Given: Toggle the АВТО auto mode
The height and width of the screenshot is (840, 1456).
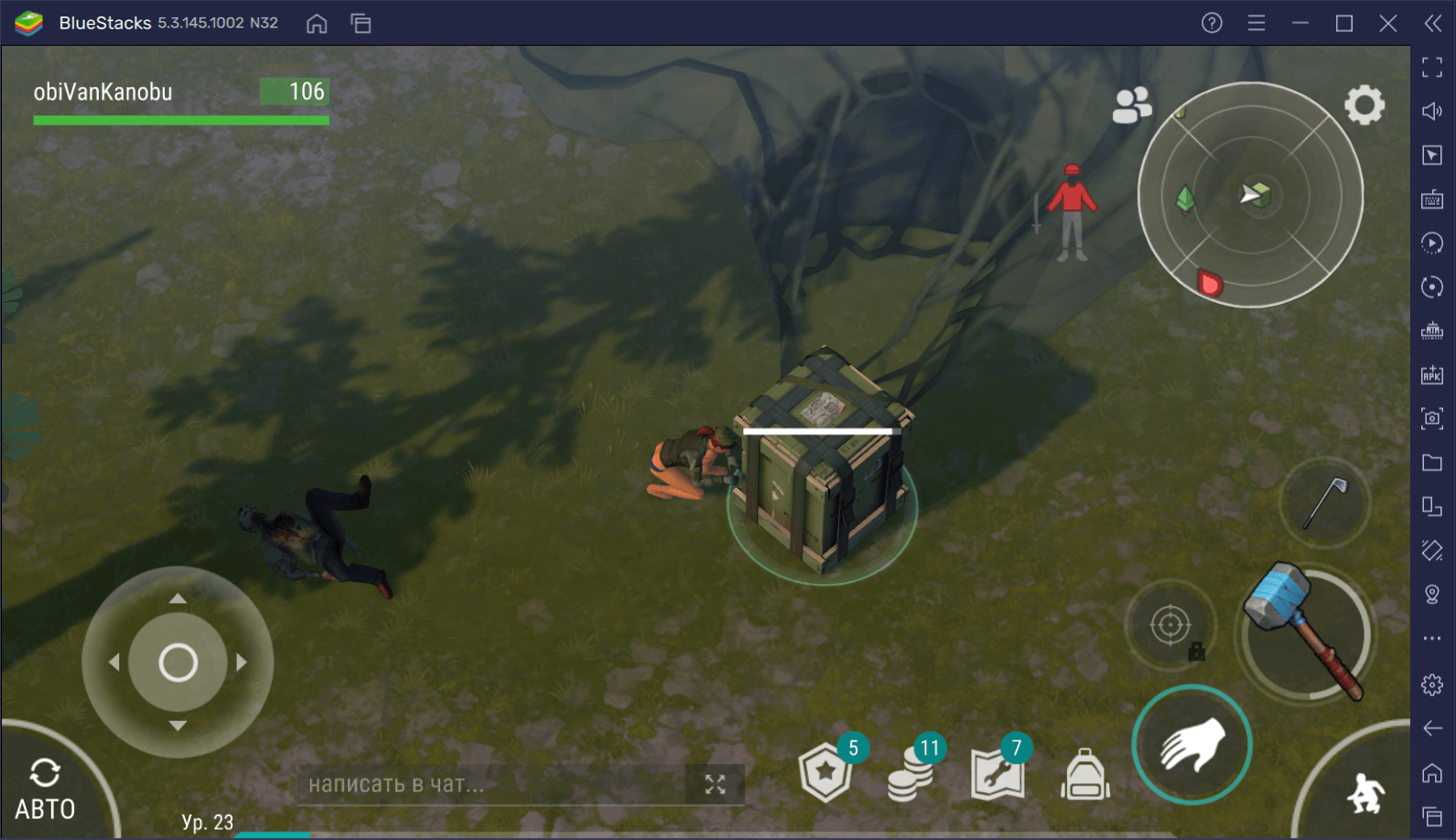Looking at the screenshot, I should (x=45, y=790).
